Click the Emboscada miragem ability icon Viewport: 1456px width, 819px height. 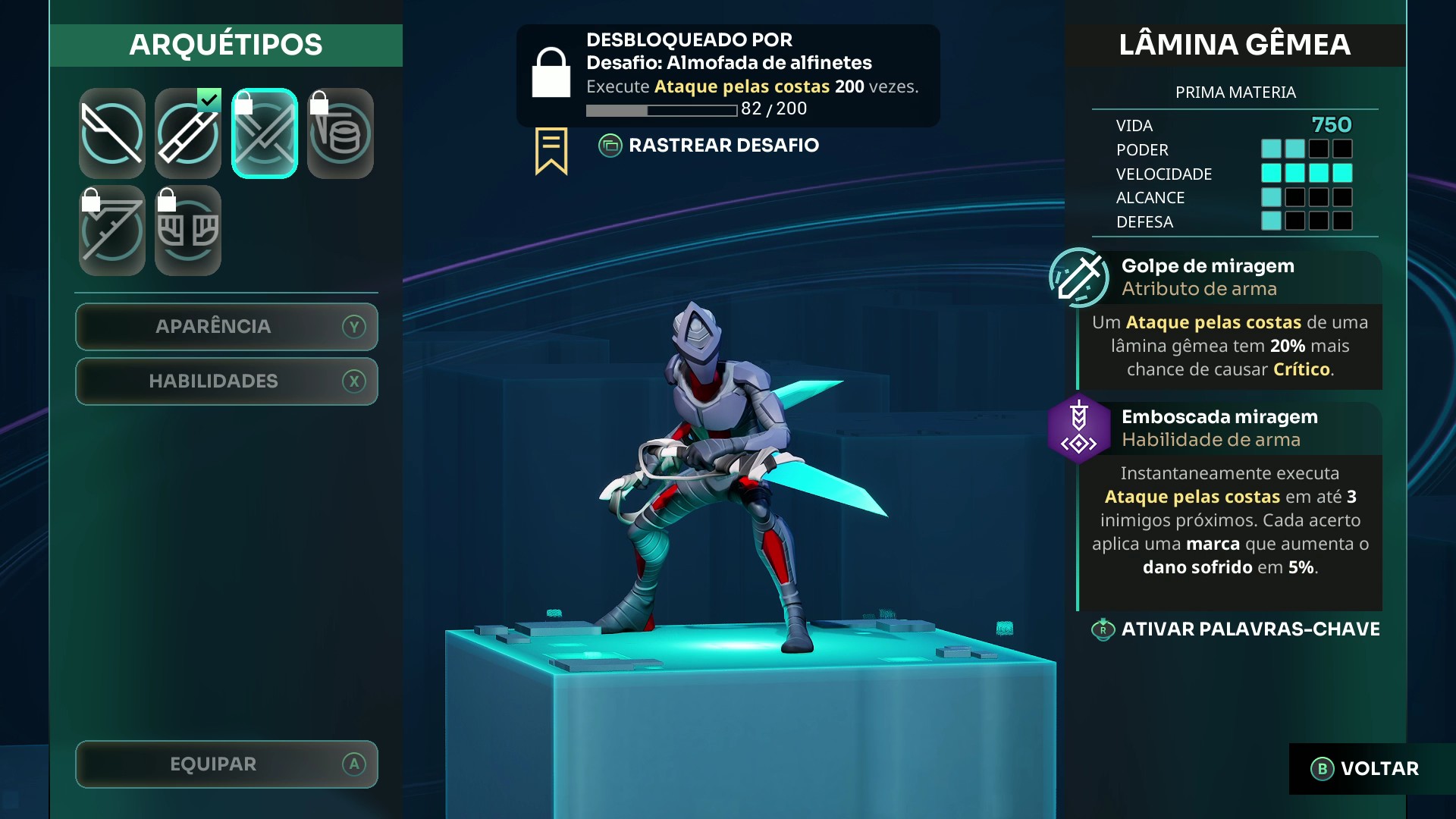(1079, 428)
